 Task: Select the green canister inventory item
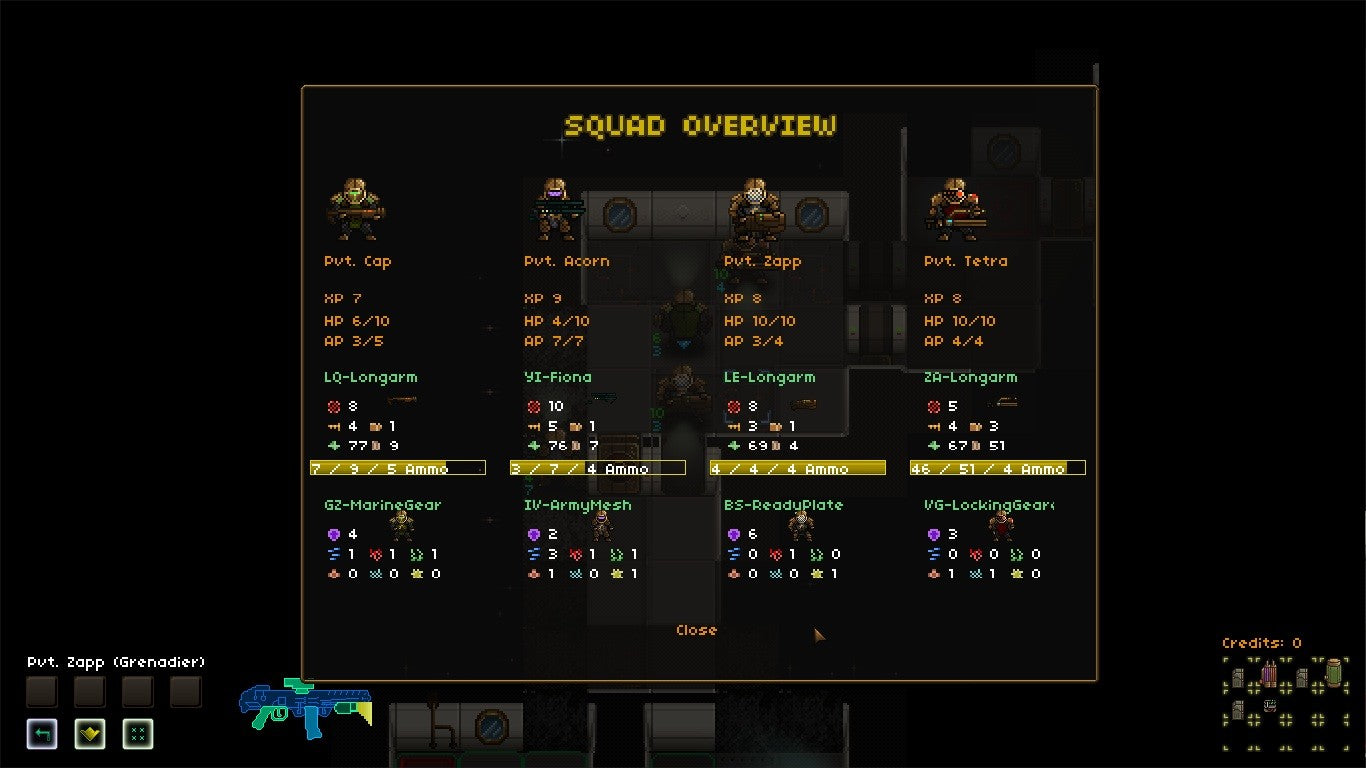pos(1334,672)
